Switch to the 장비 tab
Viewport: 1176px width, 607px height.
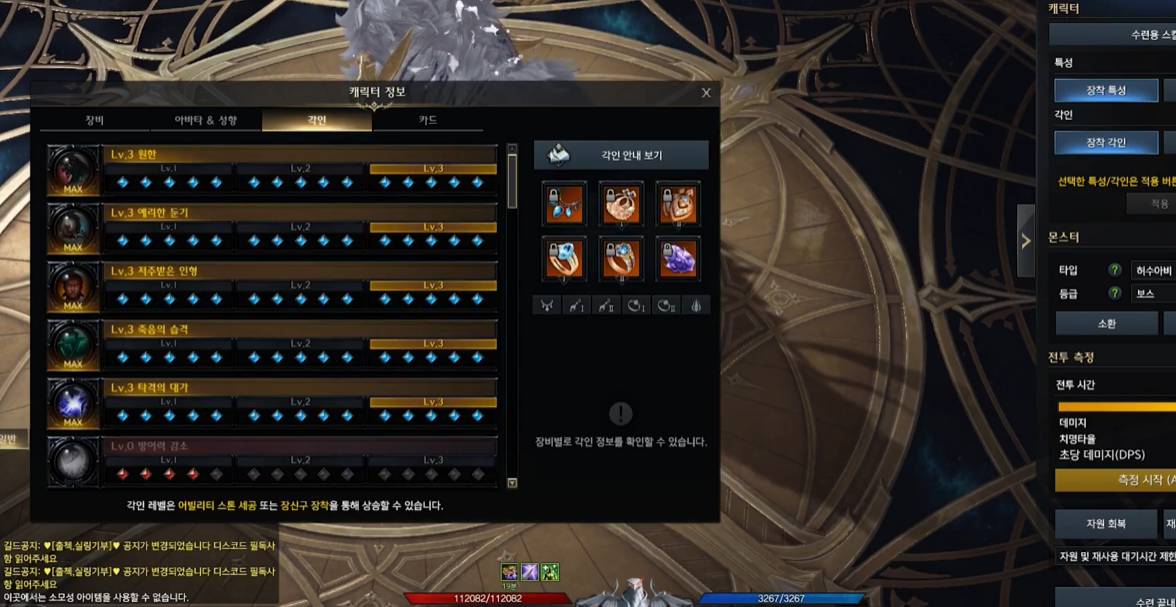(95, 120)
